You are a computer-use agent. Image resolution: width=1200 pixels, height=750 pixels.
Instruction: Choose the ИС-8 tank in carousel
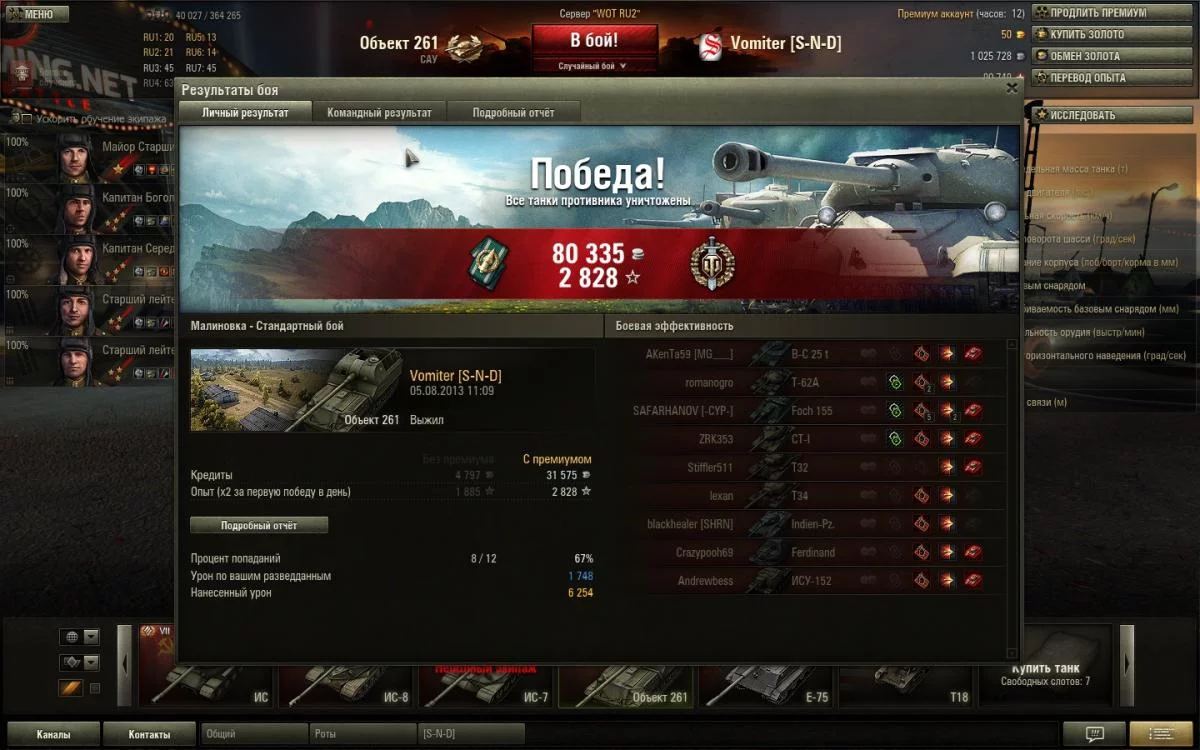[347, 680]
